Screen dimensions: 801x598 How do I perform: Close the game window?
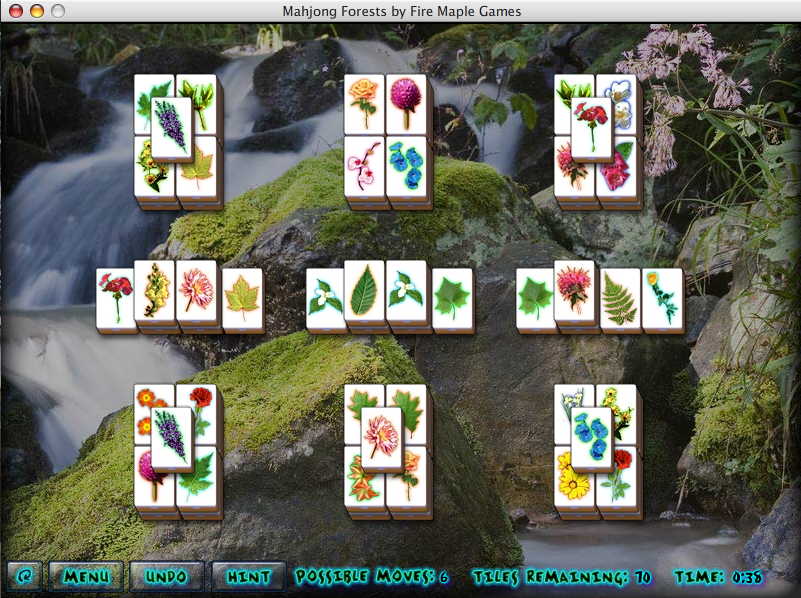pyautogui.click(x=14, y=11)
